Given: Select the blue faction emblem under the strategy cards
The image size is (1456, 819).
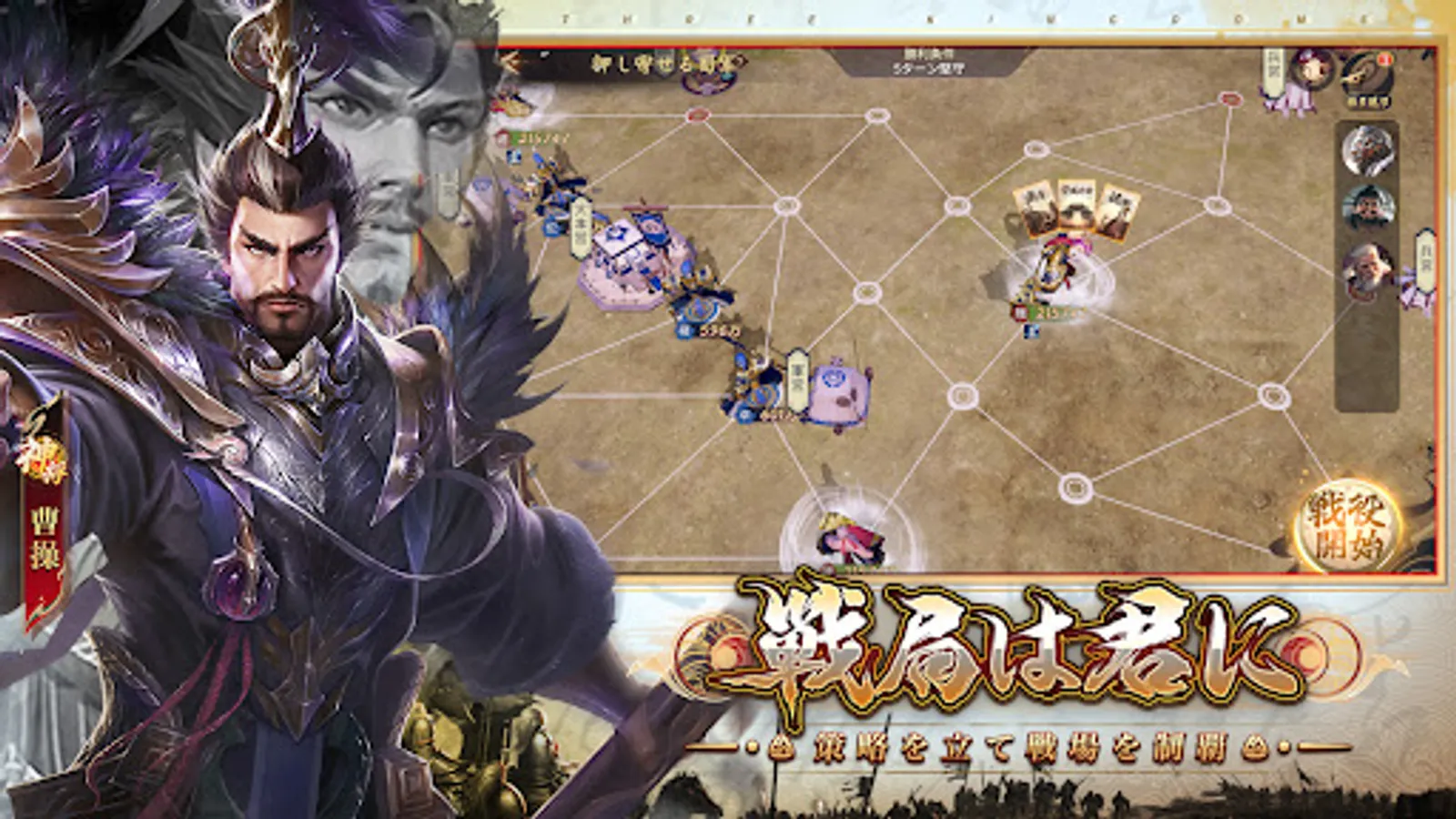Looking at the screenshot, I should [1031, 330].
